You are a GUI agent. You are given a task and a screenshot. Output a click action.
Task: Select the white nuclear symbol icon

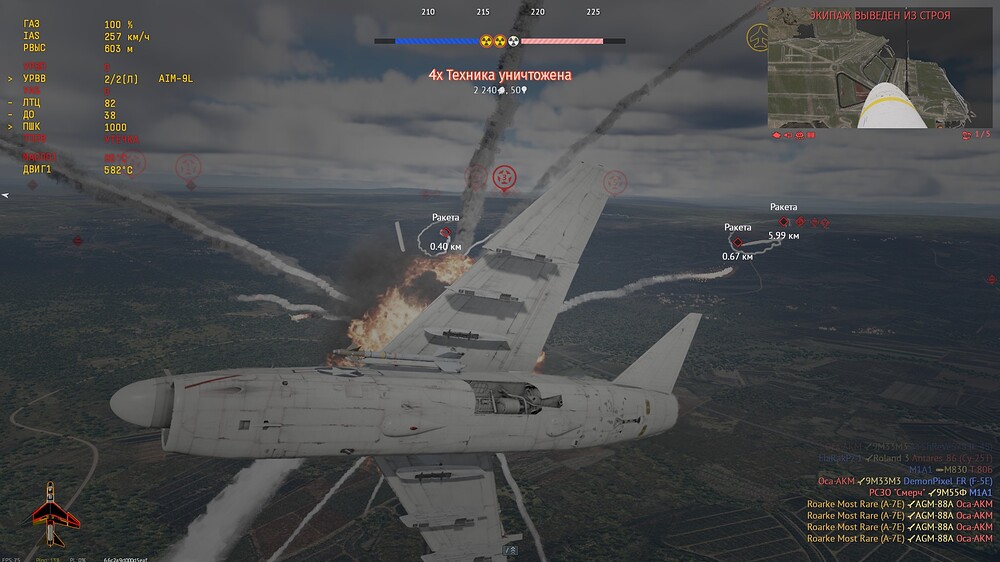(x=514, y=42)
